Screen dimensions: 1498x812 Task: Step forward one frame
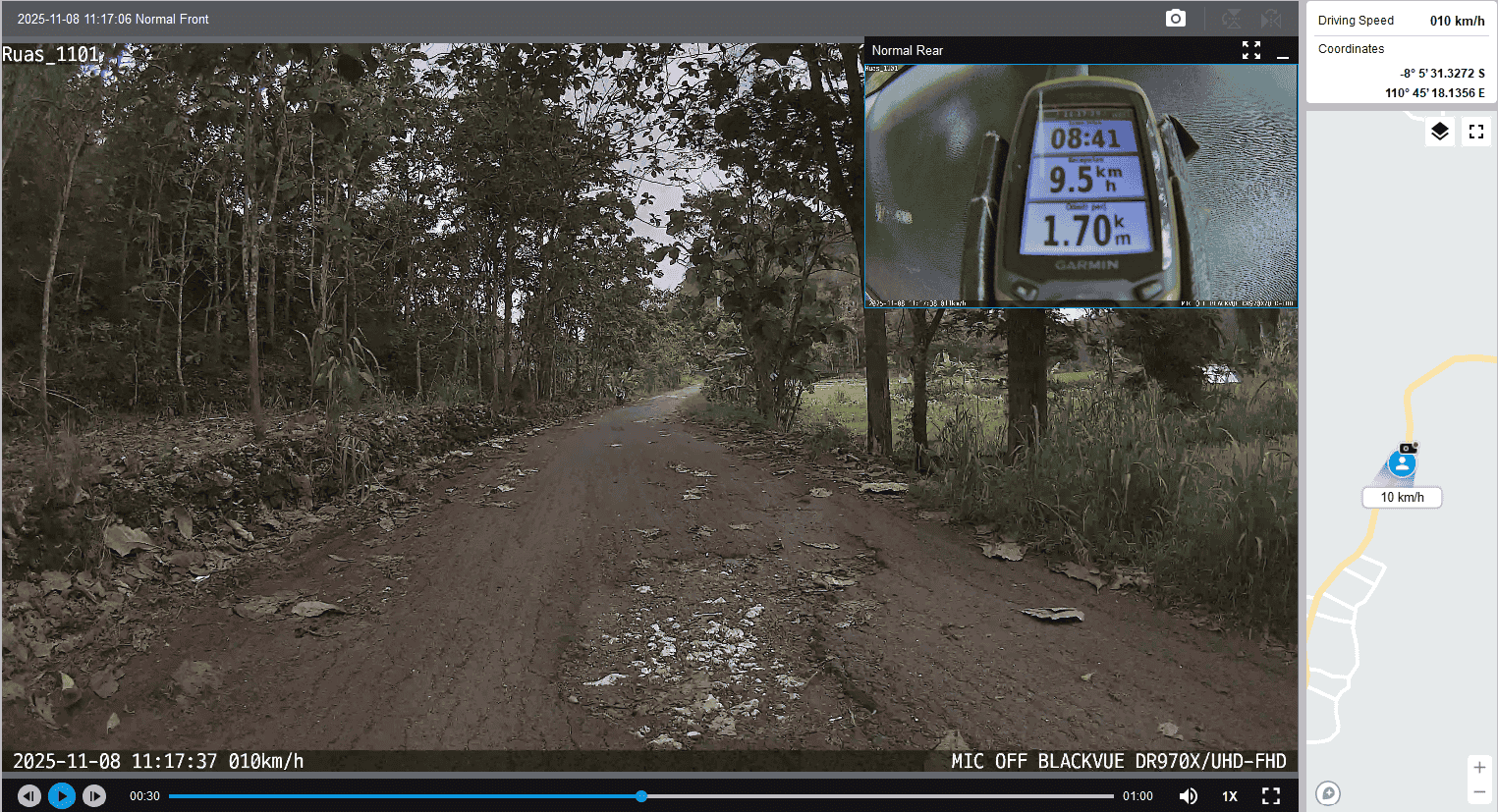(x=94, y=795)
